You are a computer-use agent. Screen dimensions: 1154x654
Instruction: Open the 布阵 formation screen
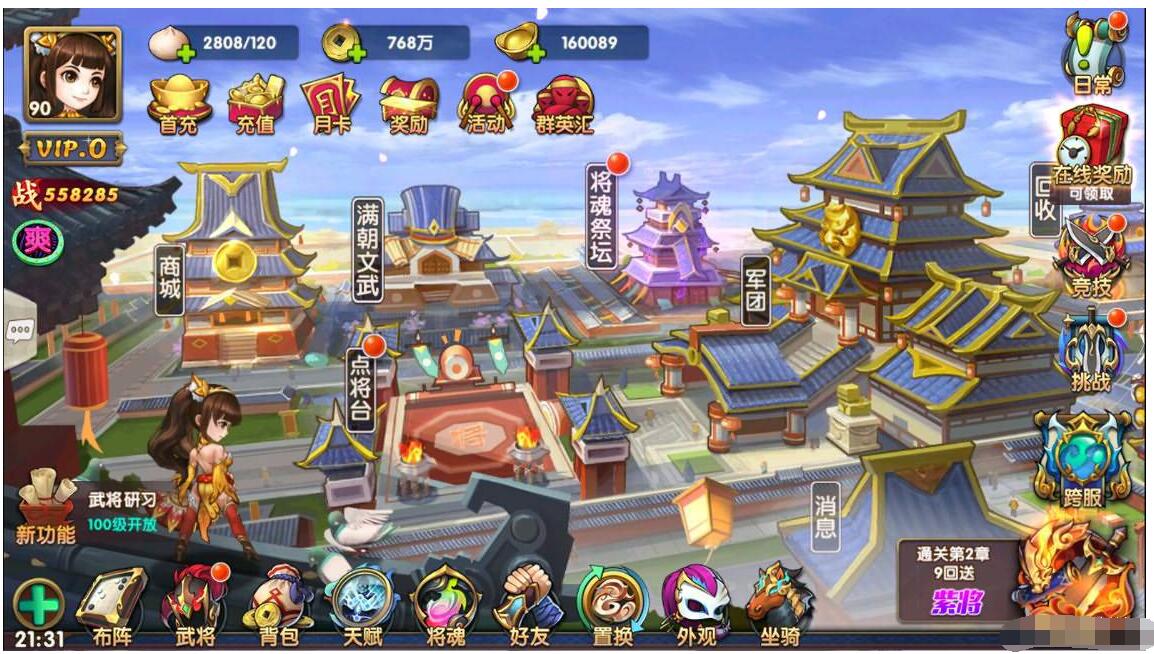[110, 605]
